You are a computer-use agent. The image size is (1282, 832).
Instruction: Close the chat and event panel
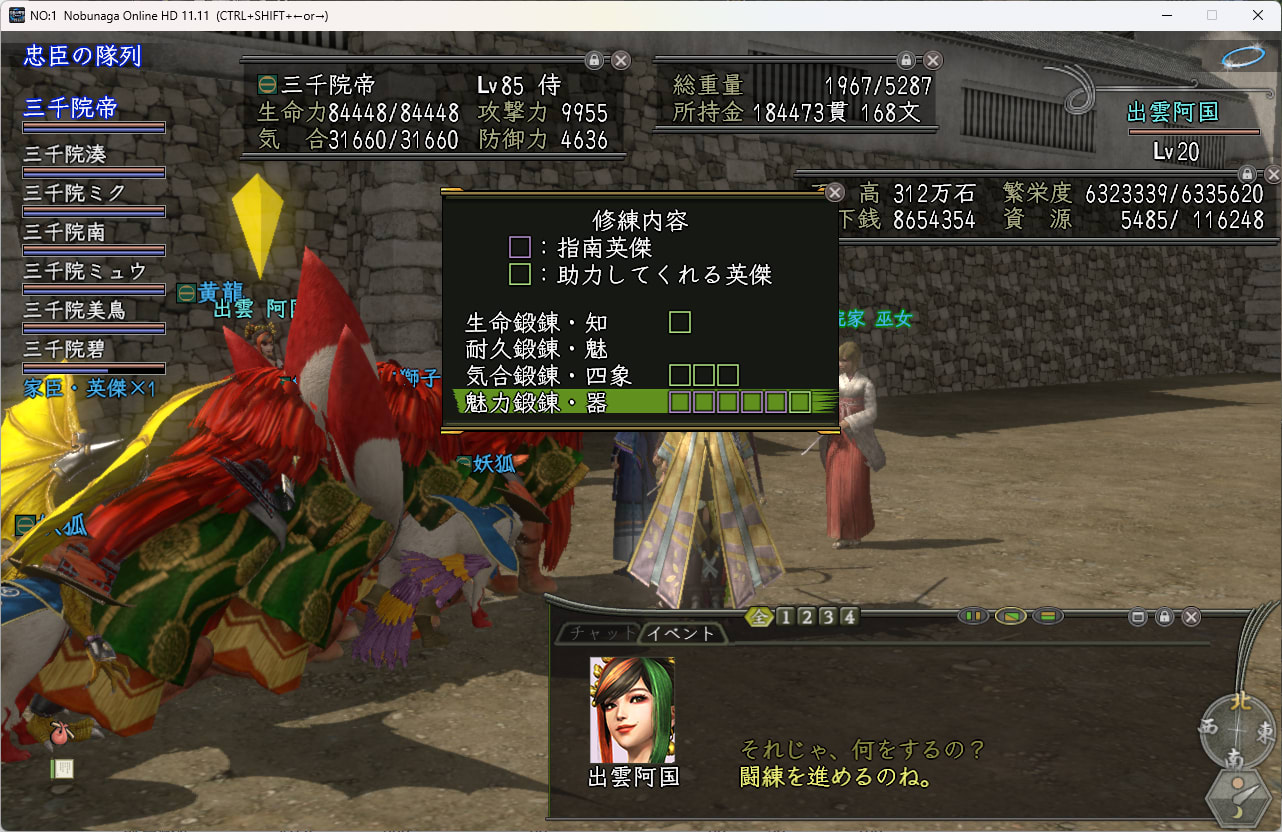point(1191,617)
